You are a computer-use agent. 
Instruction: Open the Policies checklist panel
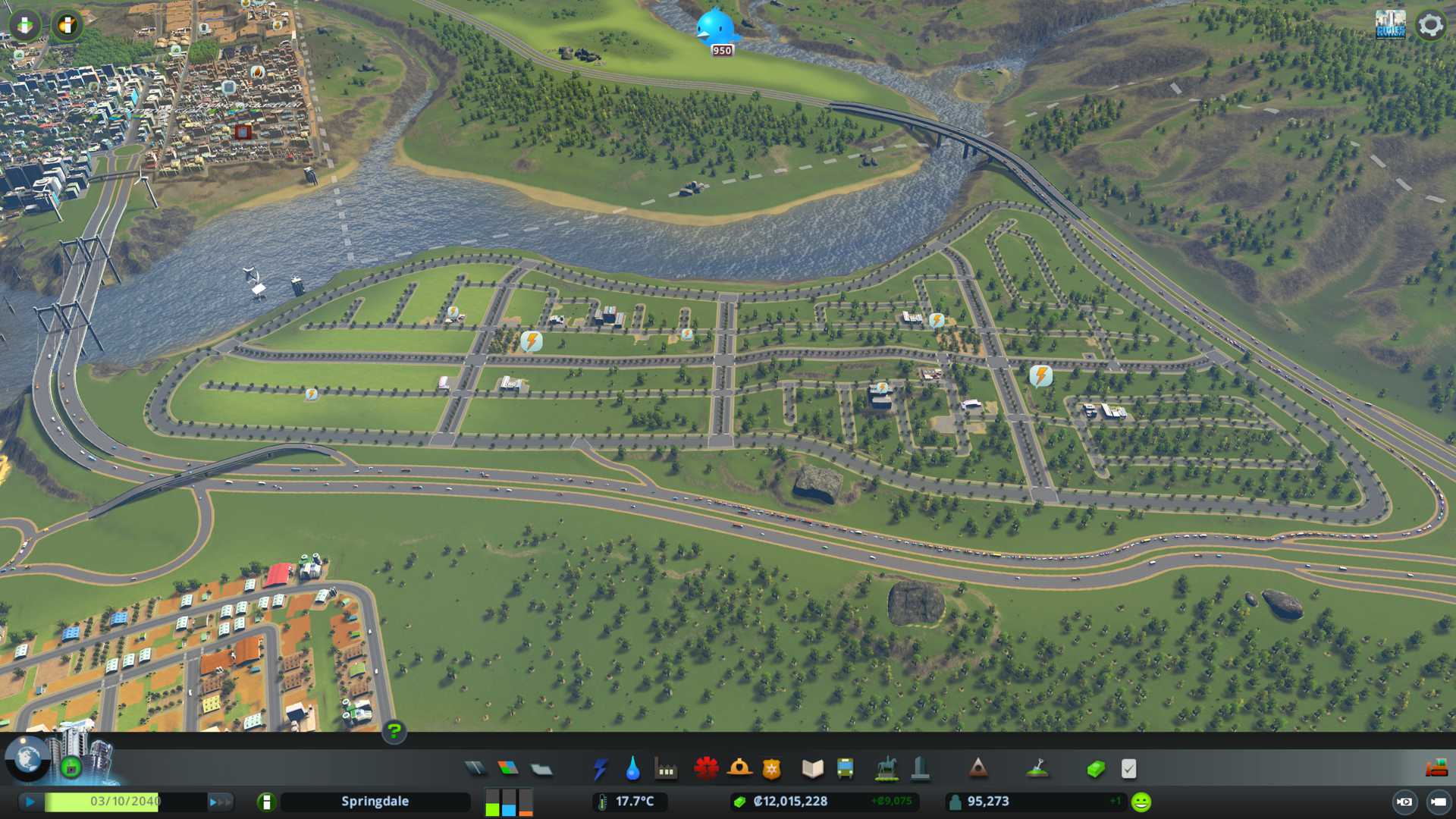tap(1128, 769)
